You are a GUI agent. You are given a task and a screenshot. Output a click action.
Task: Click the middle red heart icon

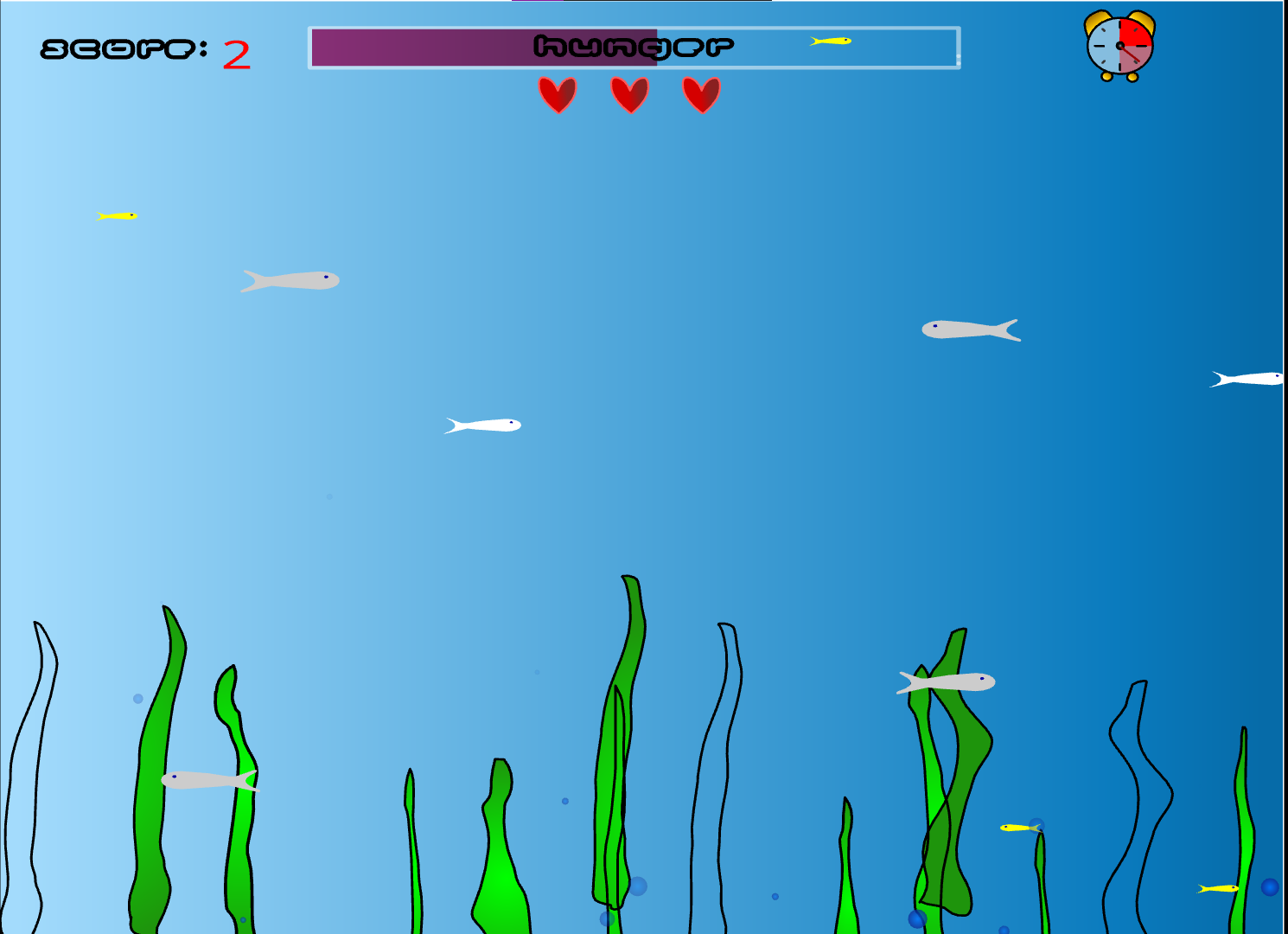[x=628, y=93]
